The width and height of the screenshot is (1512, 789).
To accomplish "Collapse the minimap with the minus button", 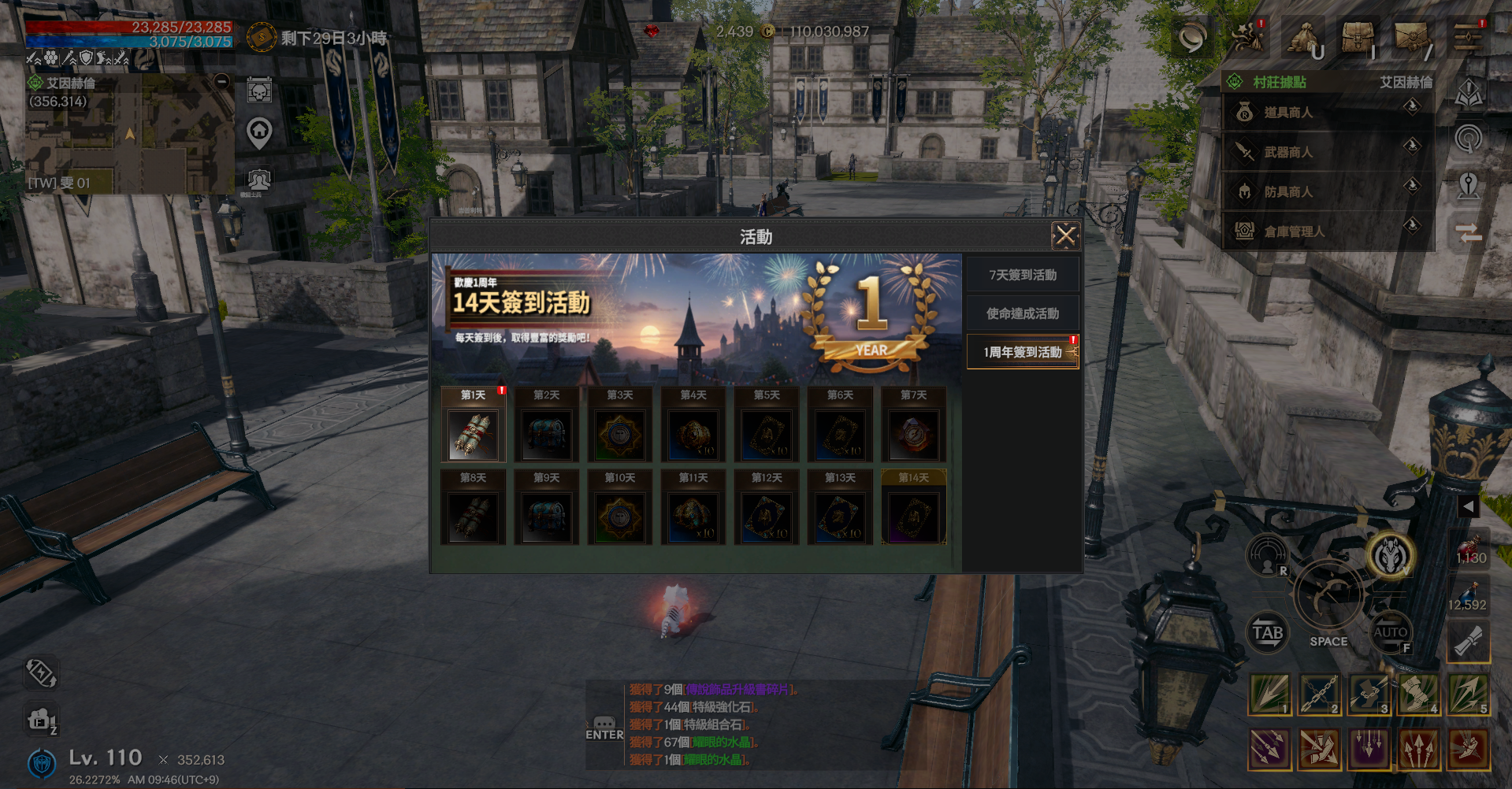I will [x=222, y=81].
